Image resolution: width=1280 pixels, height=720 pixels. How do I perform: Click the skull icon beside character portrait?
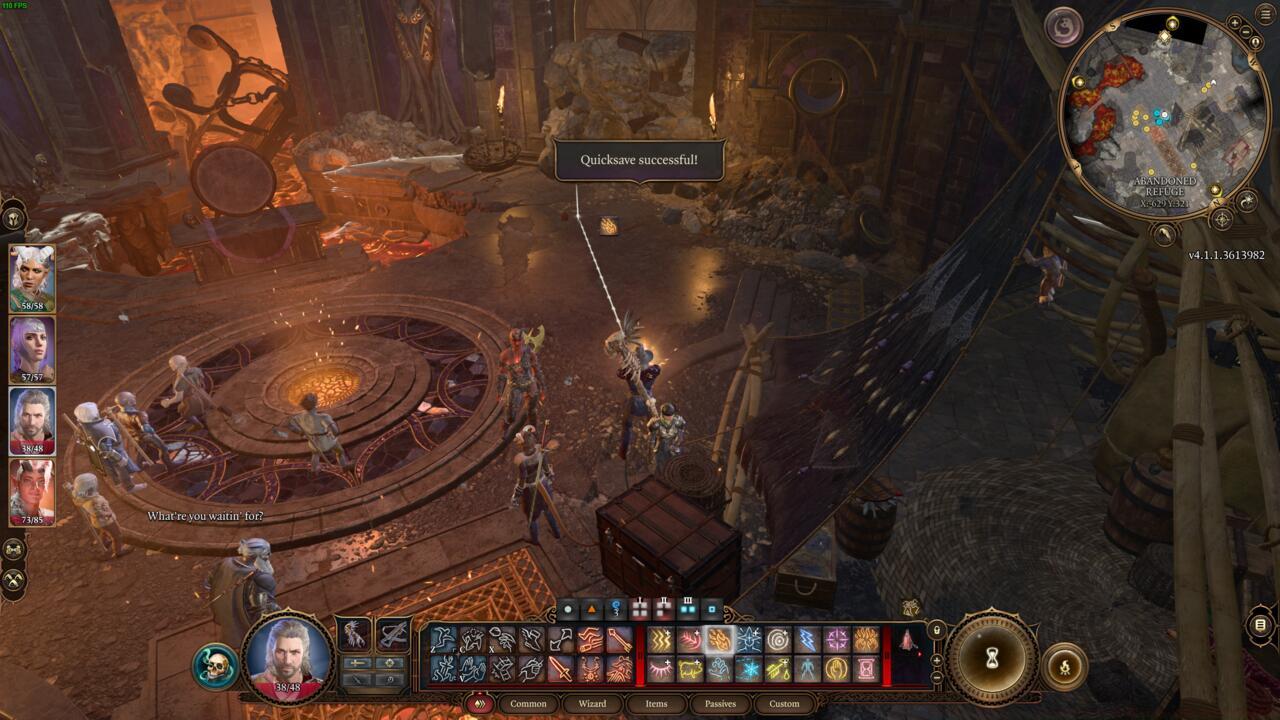pos(215,667)
